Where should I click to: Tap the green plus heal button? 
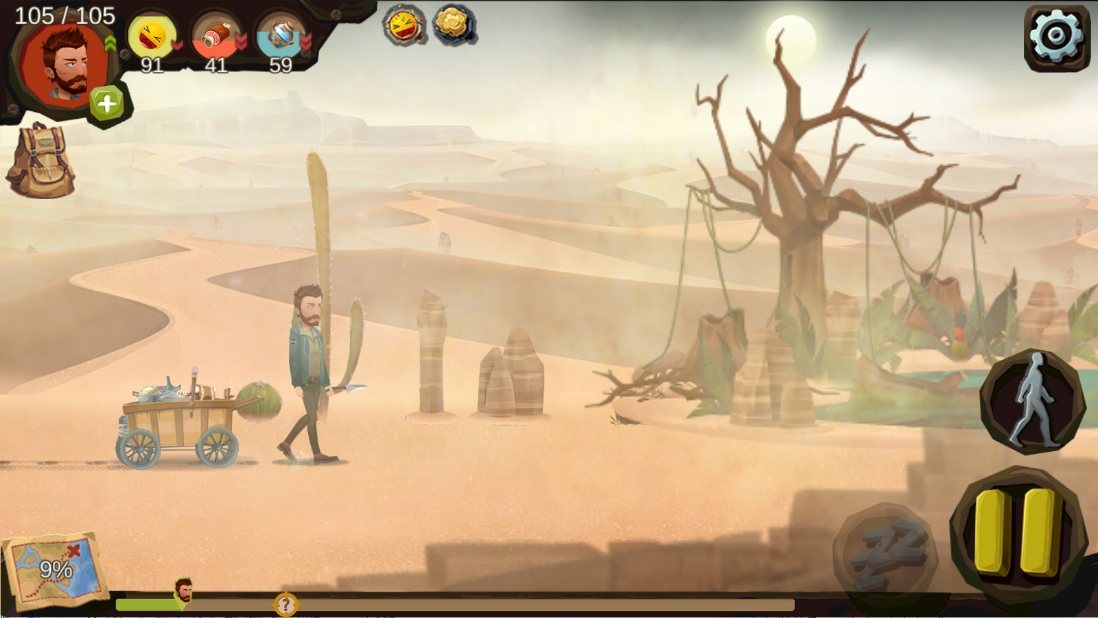(x=107, y=103)
